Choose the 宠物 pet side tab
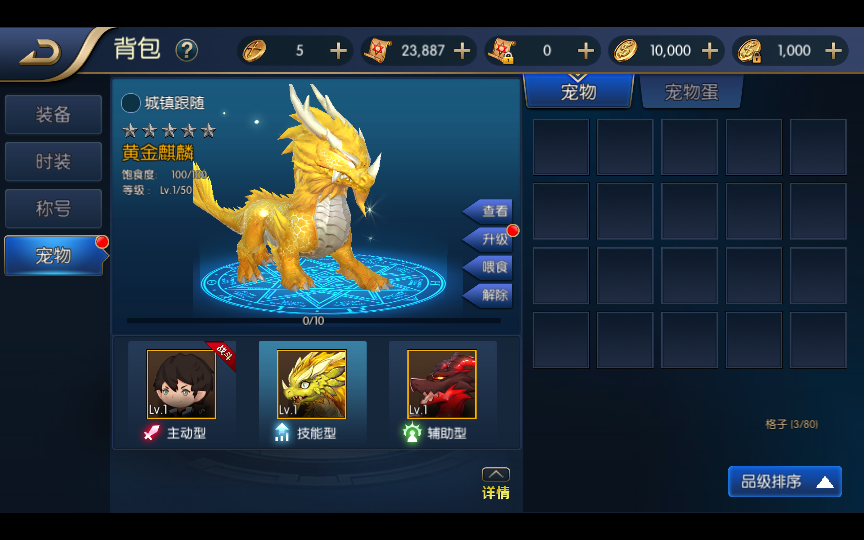Image resolution: width=864 pixels, height=540 pixels. pyautogui.click(x=53, y=256)
